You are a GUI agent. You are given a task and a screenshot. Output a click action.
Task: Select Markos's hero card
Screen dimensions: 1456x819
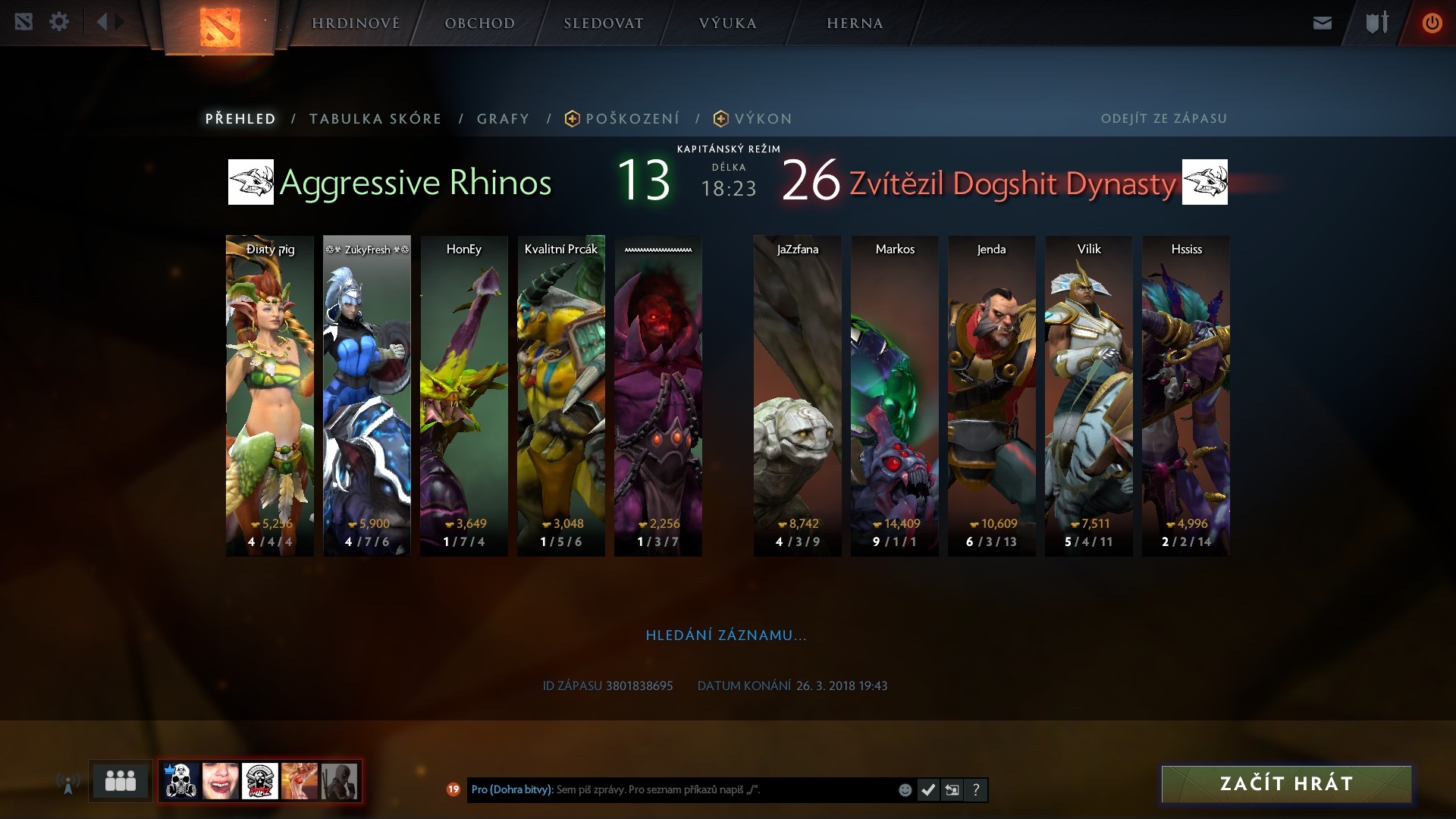pyautogui.click(x=895, y=394)
